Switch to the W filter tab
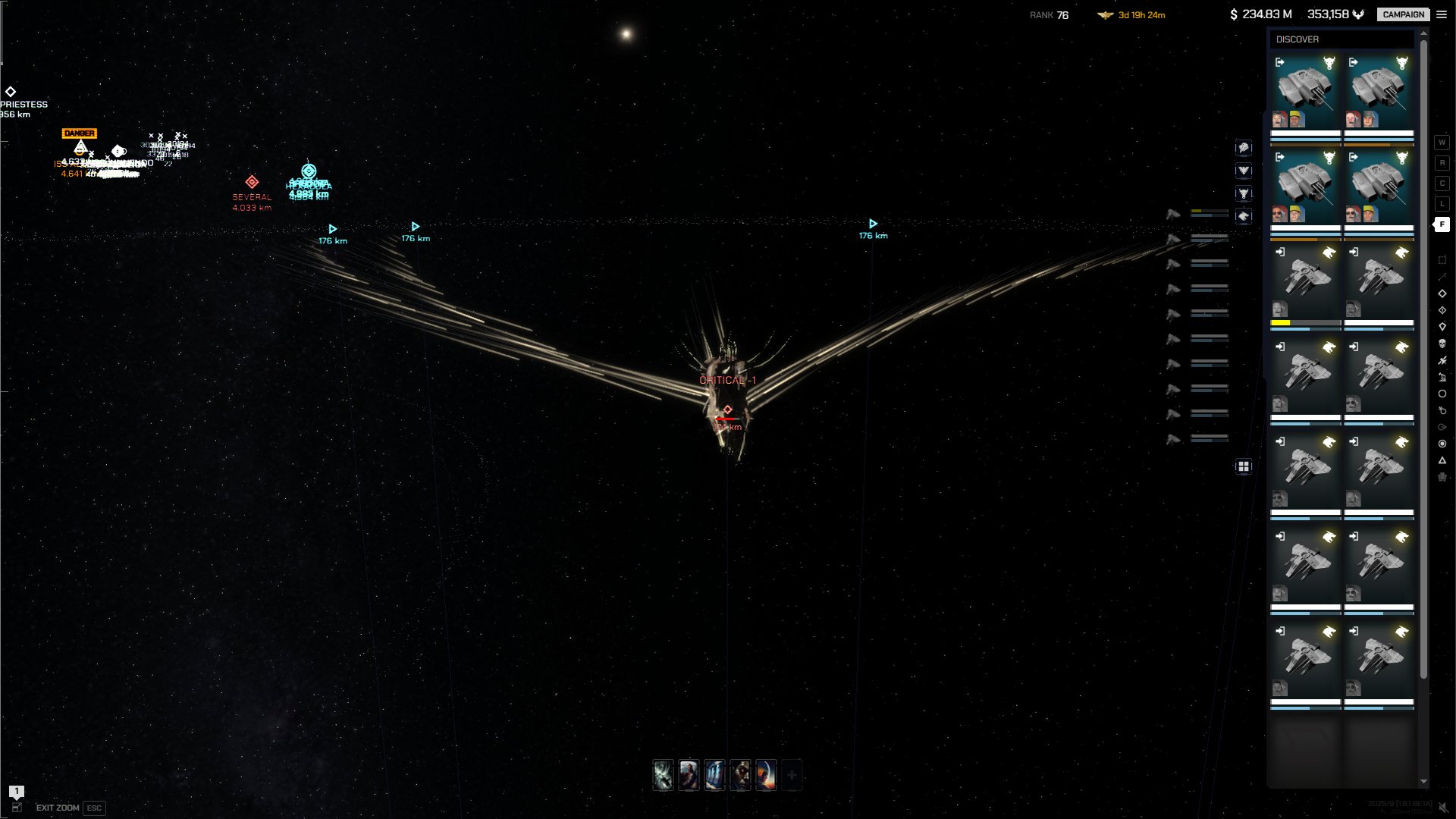Screen dimensions: 1456x819 pos(1442,143)
